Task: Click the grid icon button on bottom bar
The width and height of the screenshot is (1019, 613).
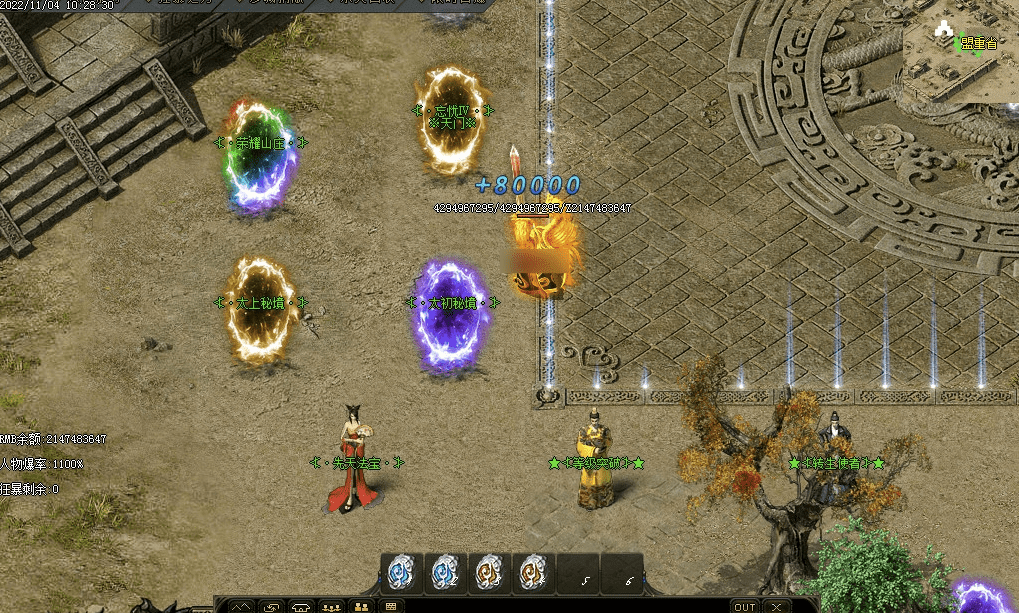Action: [x=390, y=606]
